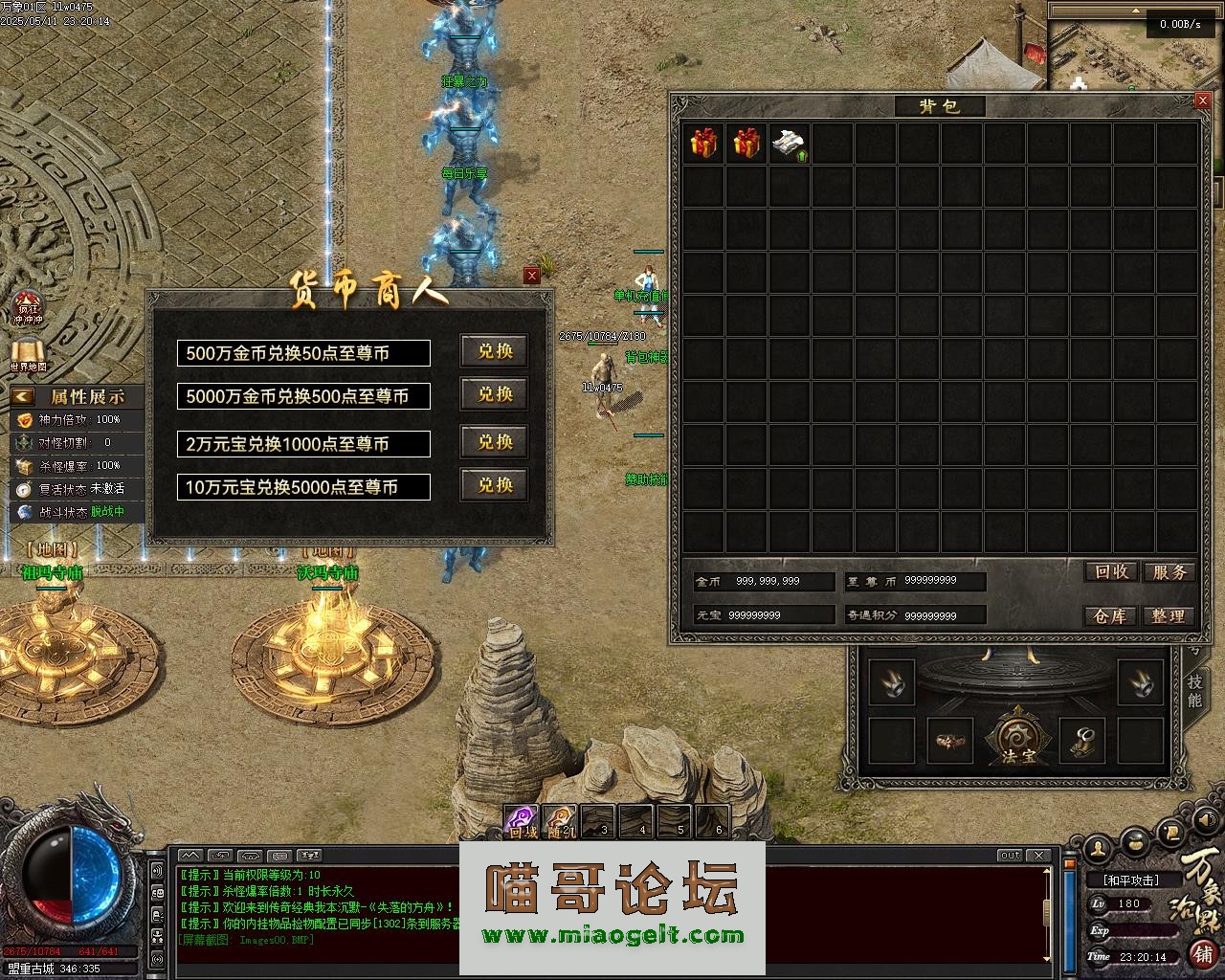Use the 随机 random teleport hotbar scroll
This screenshot has width=1225, height=980.
[560, 822]
